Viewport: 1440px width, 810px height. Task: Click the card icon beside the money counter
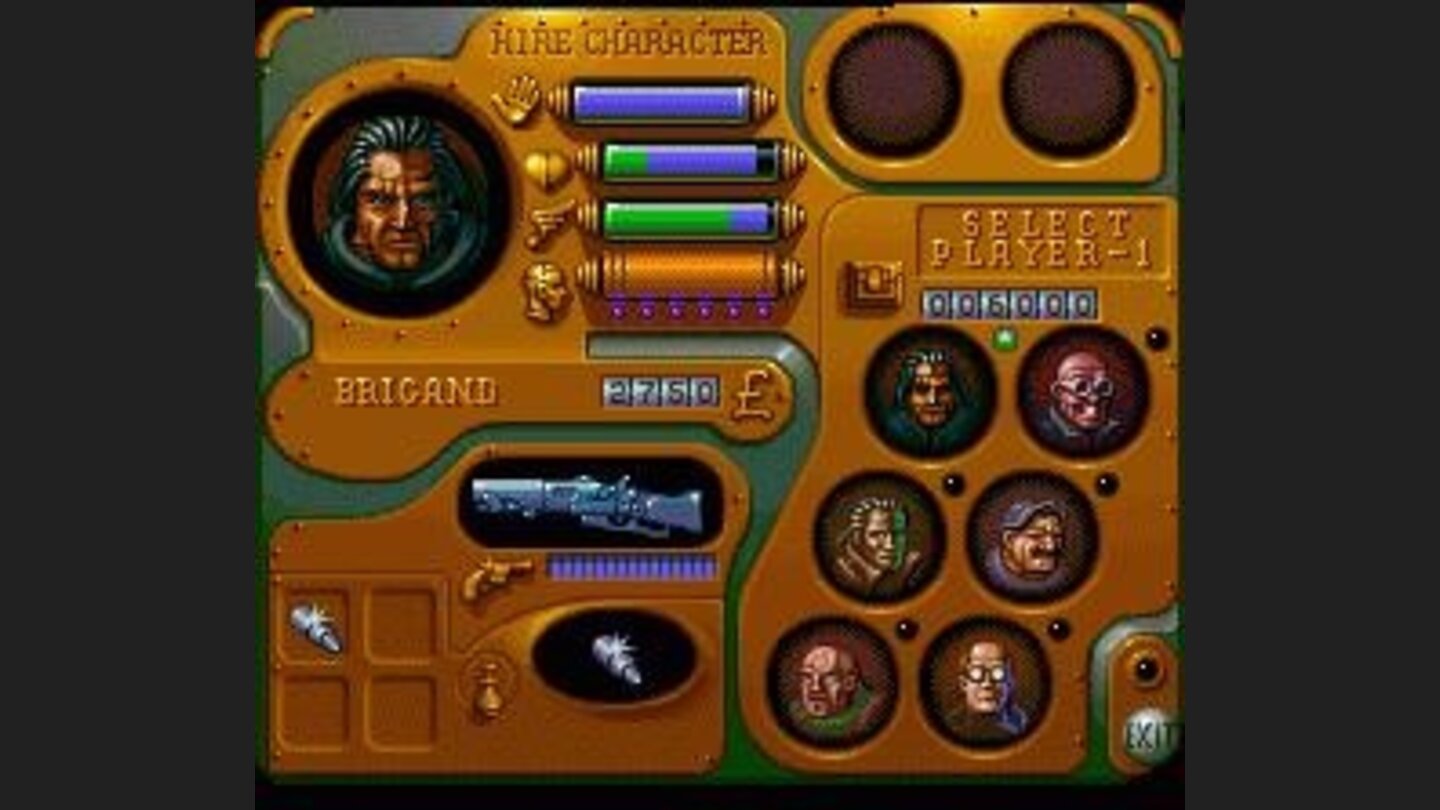click(x=873, y=283)
